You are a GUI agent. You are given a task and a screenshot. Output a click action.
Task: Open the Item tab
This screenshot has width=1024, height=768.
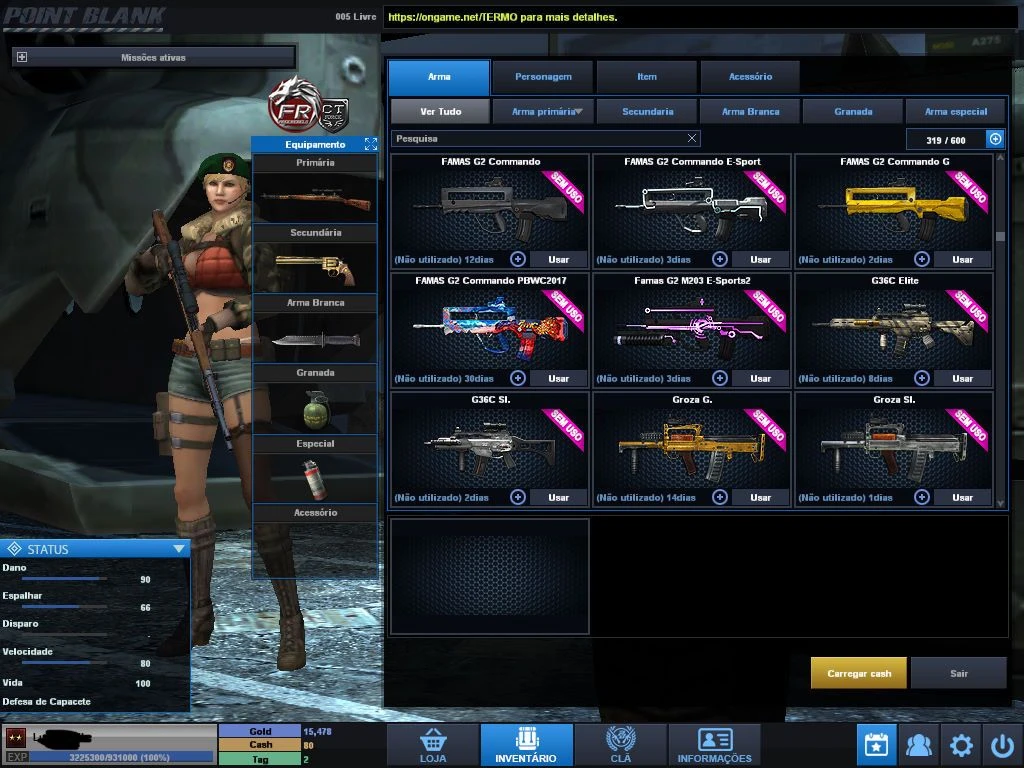[x=647, y=77]
